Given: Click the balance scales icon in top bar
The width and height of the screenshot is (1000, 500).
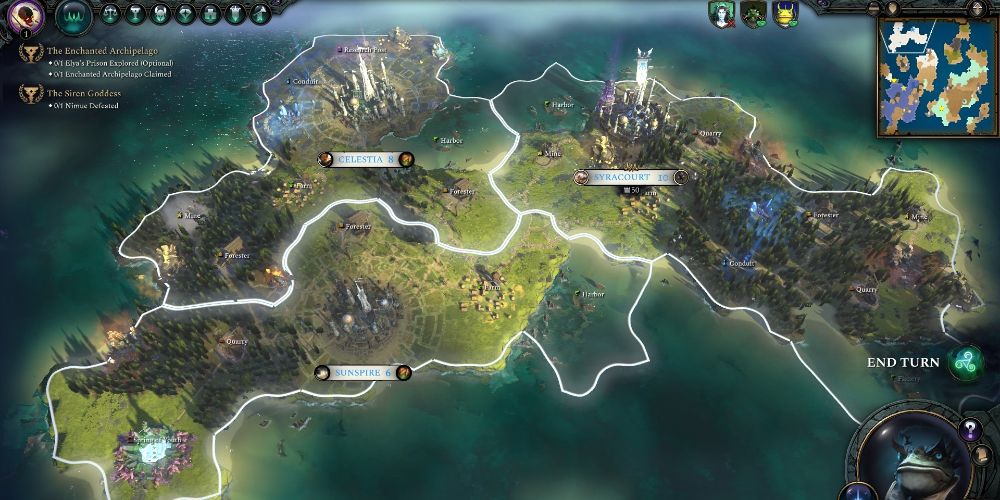Looking at the screenshot, I should click(x=110, y=14).
